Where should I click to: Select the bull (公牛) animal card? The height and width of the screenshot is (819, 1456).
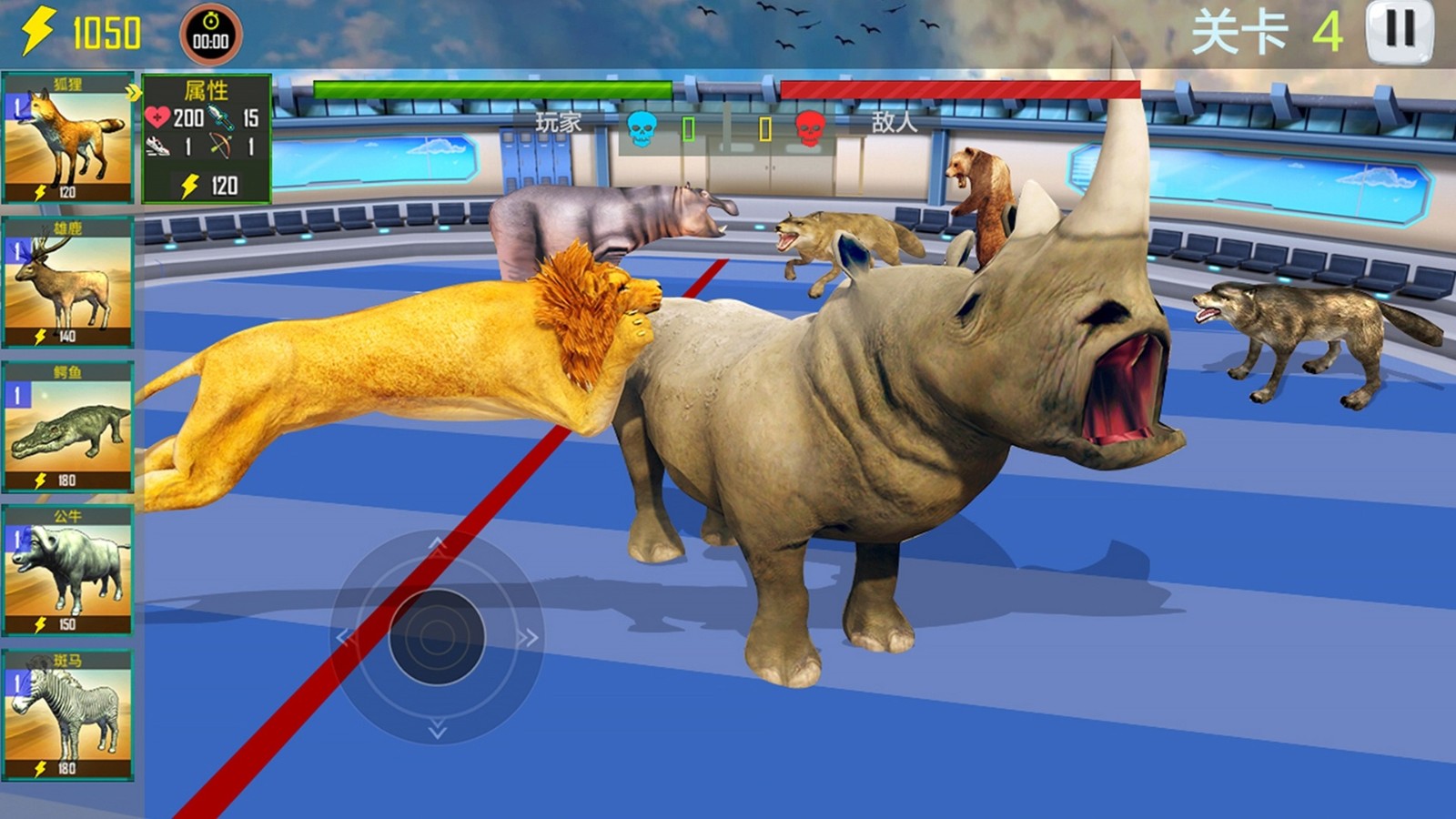tap(68, 571)
